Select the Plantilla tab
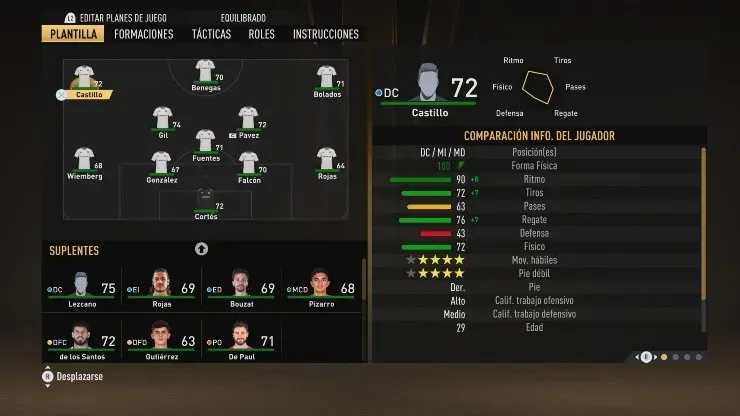The width and height of the screenshot is (740, 416). point(70,34)
